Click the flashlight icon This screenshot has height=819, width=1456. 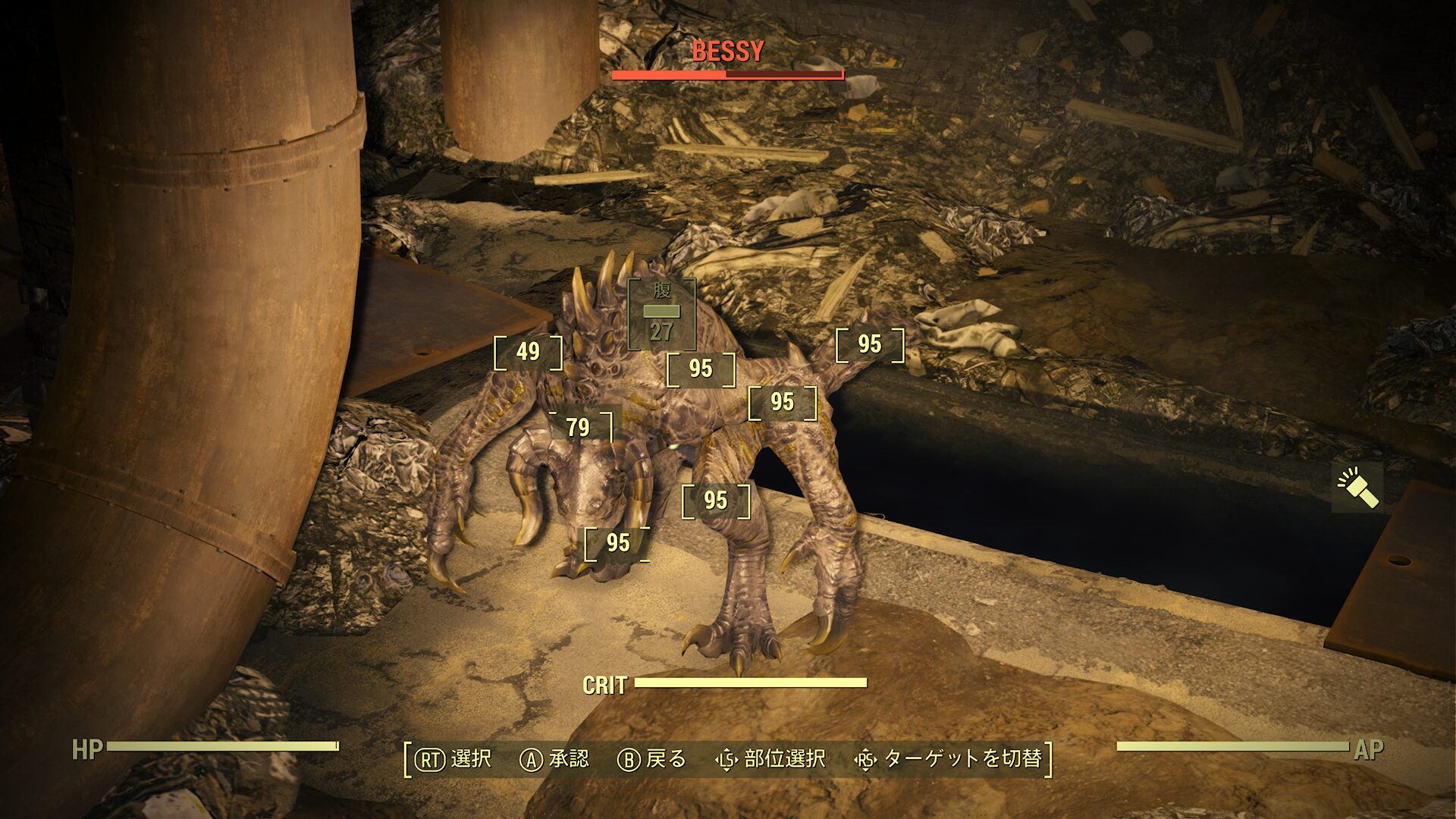(1357, 488)
